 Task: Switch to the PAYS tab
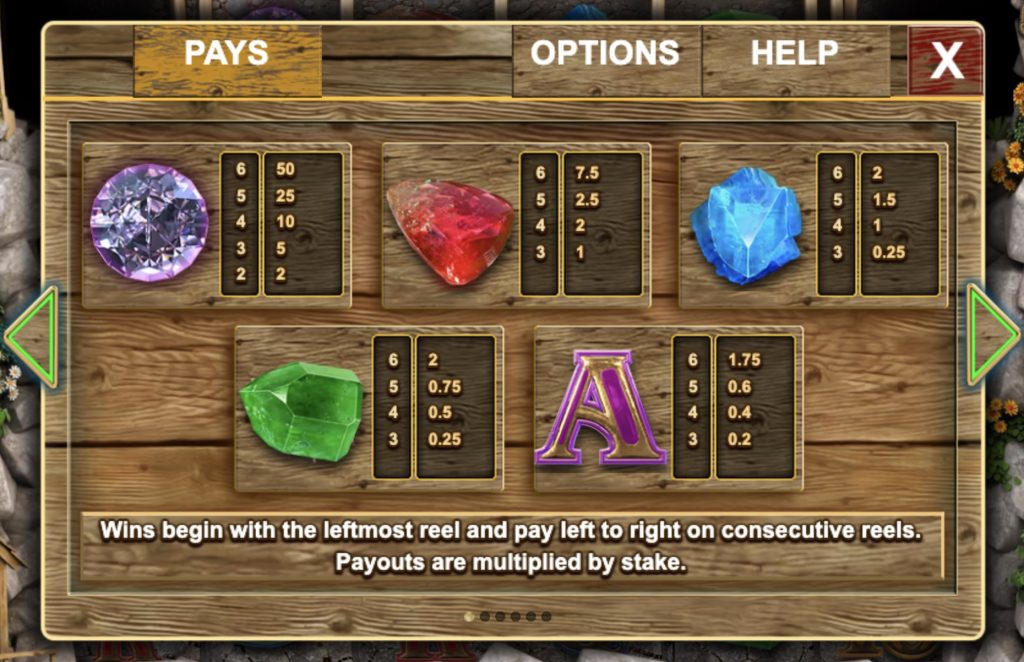[x=227, y=56]
